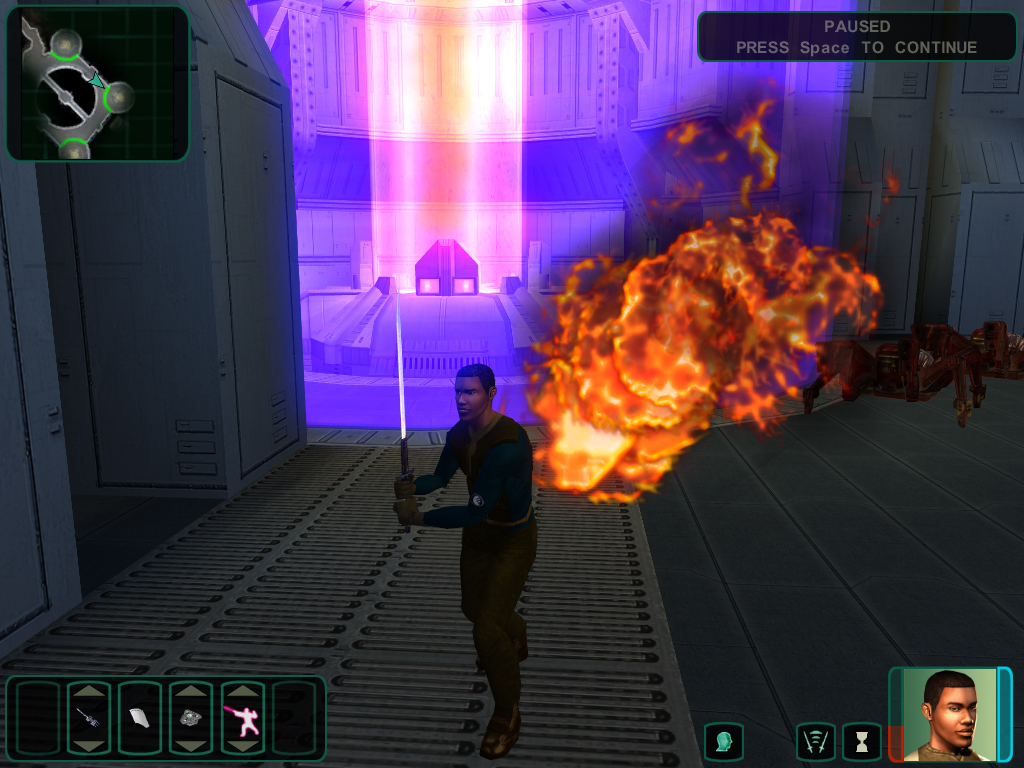Use the syringe stimulant hotbar item
This screenshot has width=1024, height=768.
[x=88, y=717]
